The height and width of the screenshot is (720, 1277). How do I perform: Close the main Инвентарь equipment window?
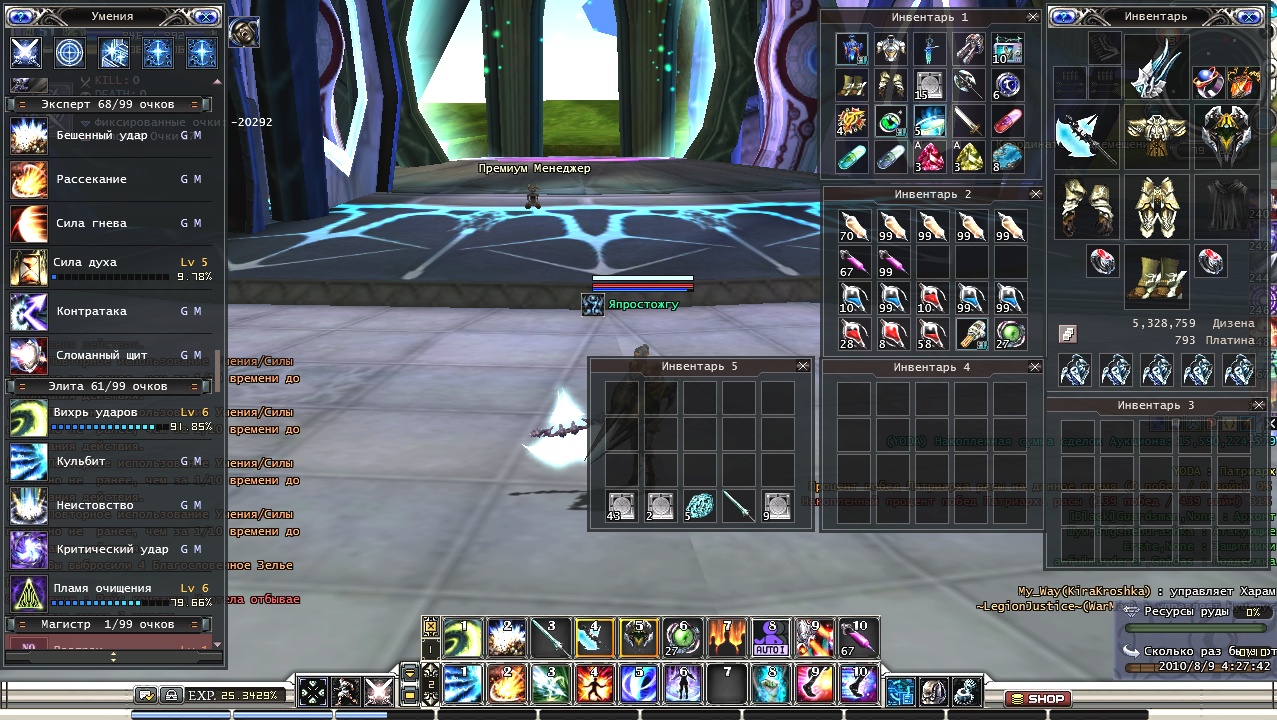(x=1250, y=17)
